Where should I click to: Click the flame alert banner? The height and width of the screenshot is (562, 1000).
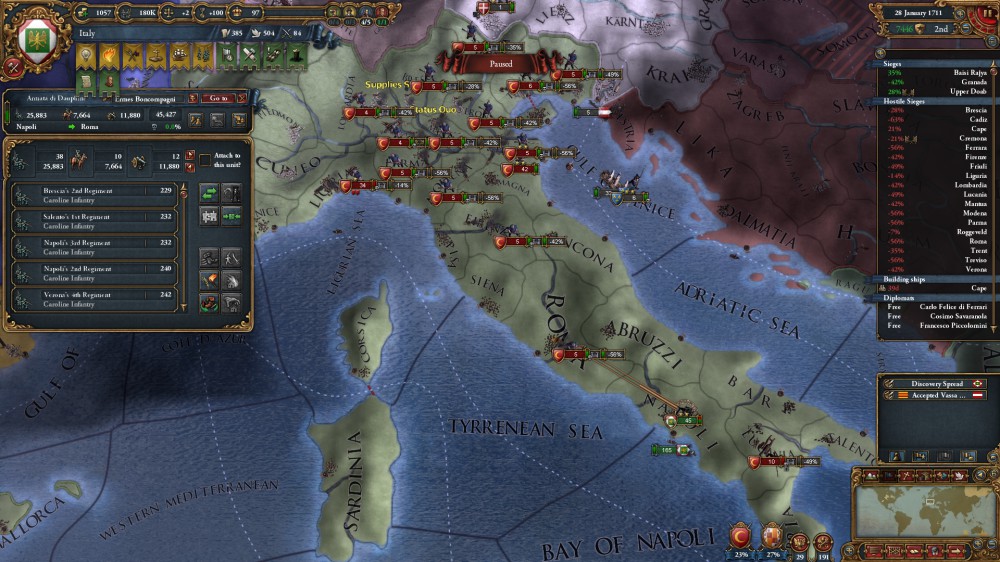tap(108, 55)
